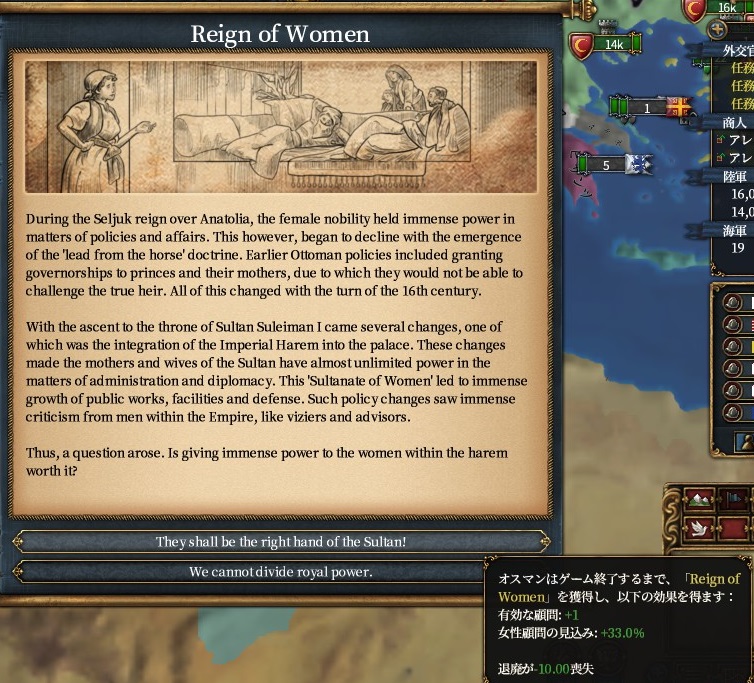Expand the outliner plus button

[717, 30]
